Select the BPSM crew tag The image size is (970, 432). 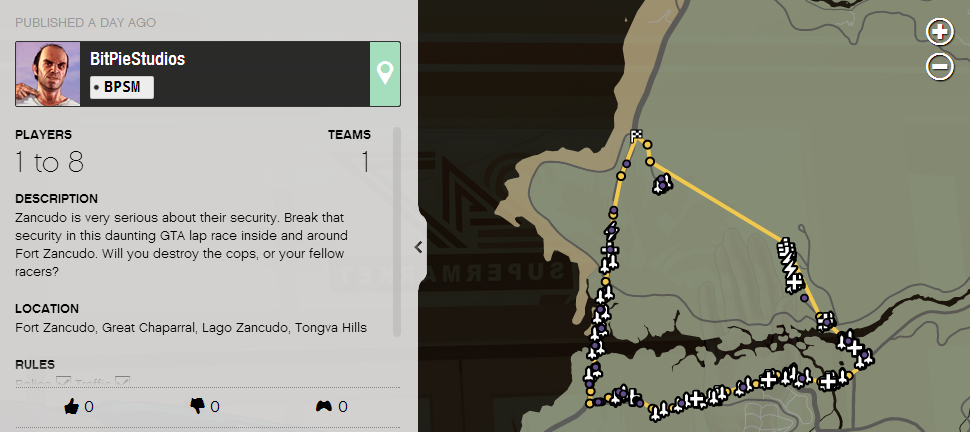point(121,87)
